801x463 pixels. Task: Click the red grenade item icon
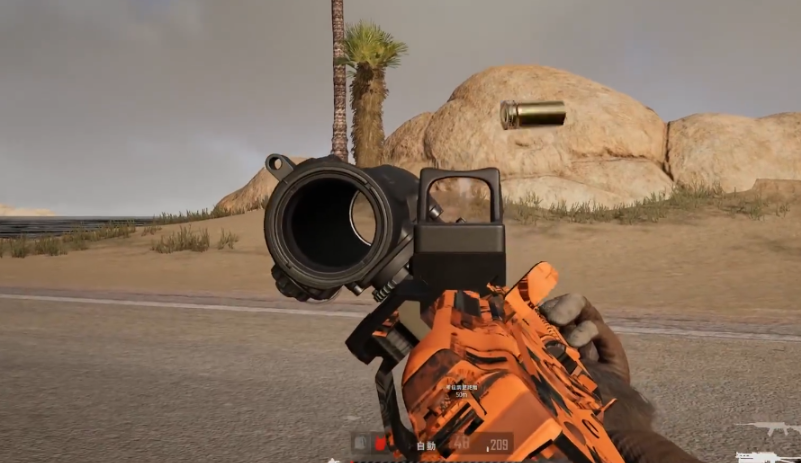[380, 444]
